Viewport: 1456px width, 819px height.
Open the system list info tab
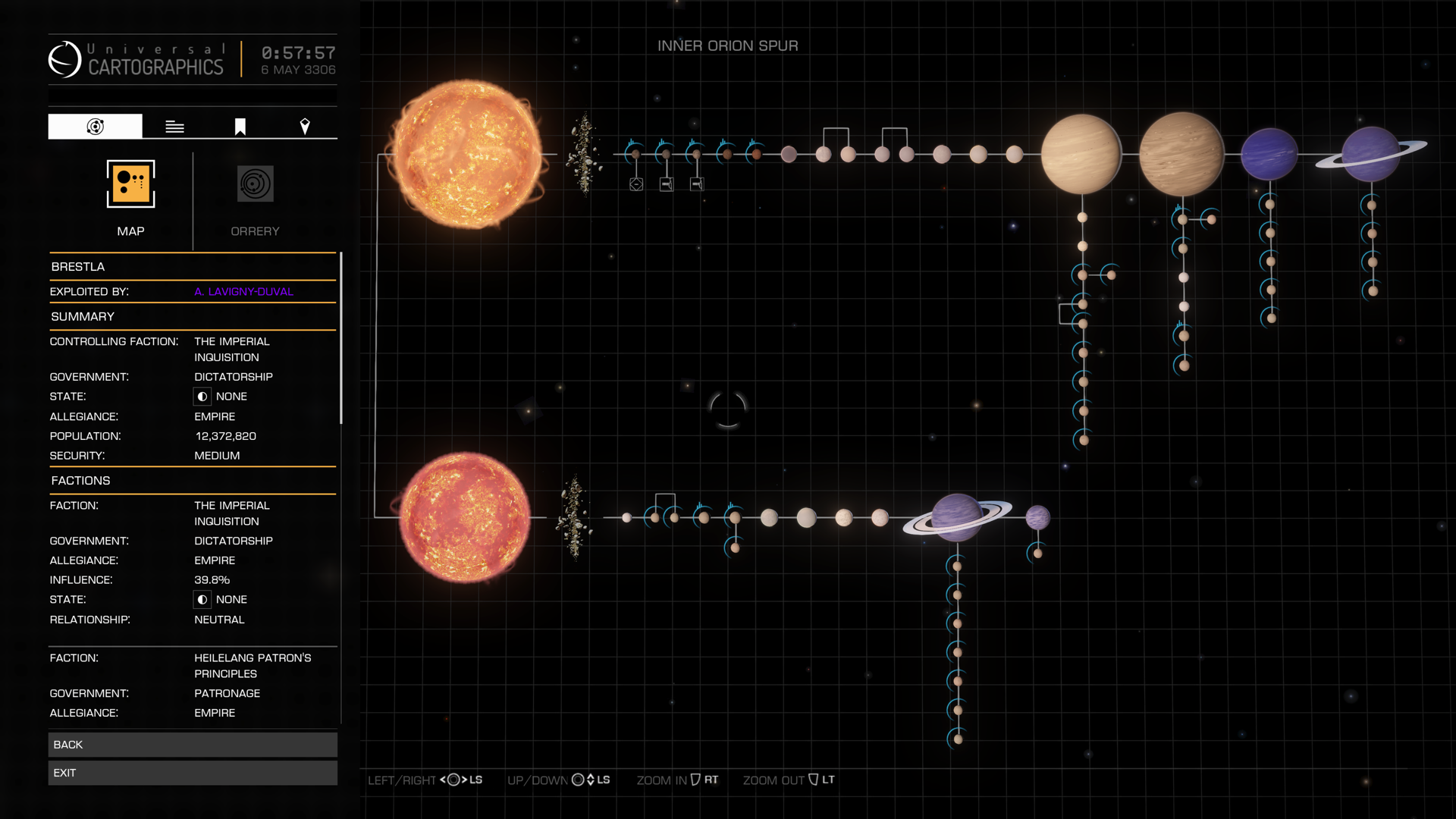coord(174,126)
